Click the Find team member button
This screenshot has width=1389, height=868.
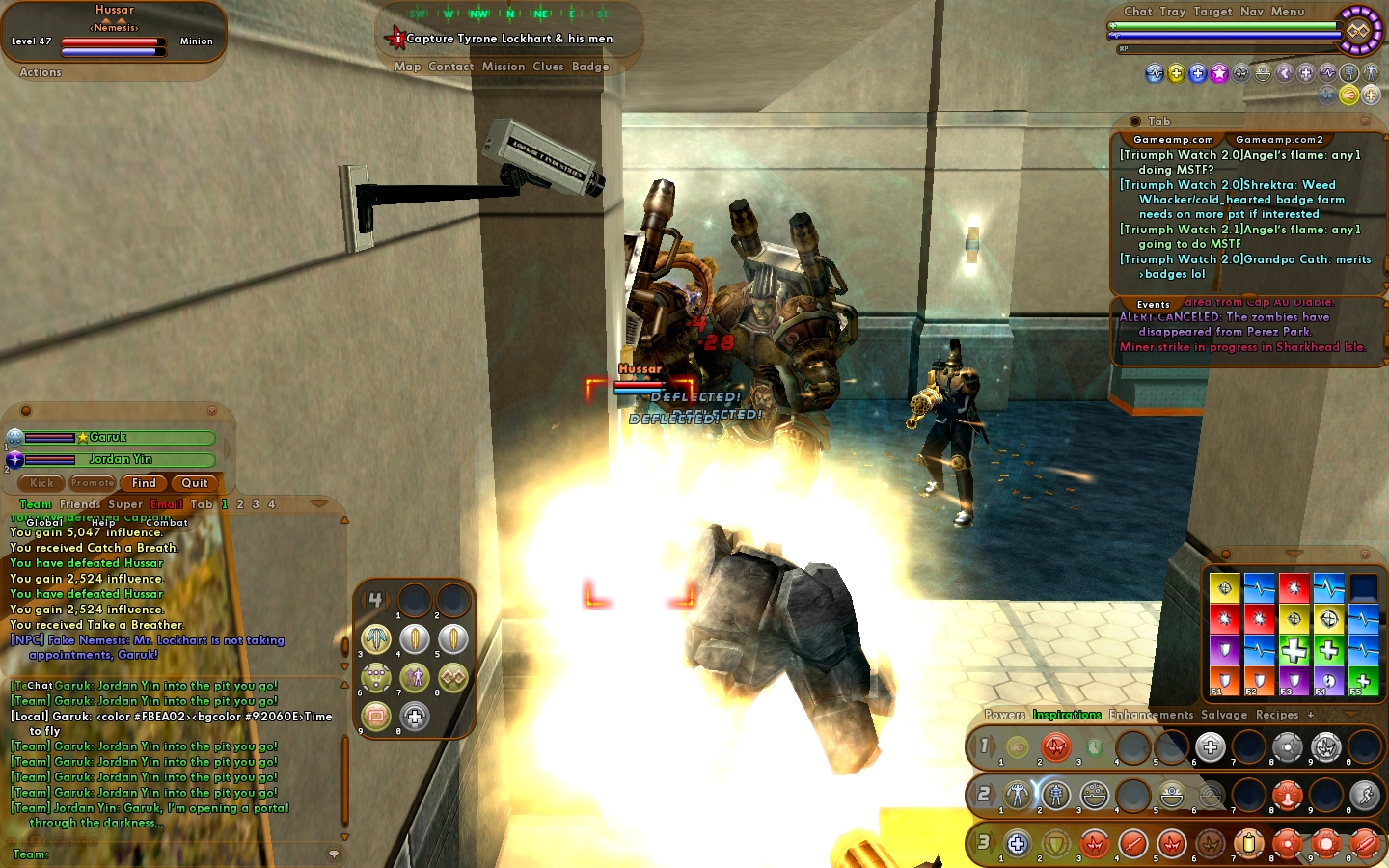(144, 483)
